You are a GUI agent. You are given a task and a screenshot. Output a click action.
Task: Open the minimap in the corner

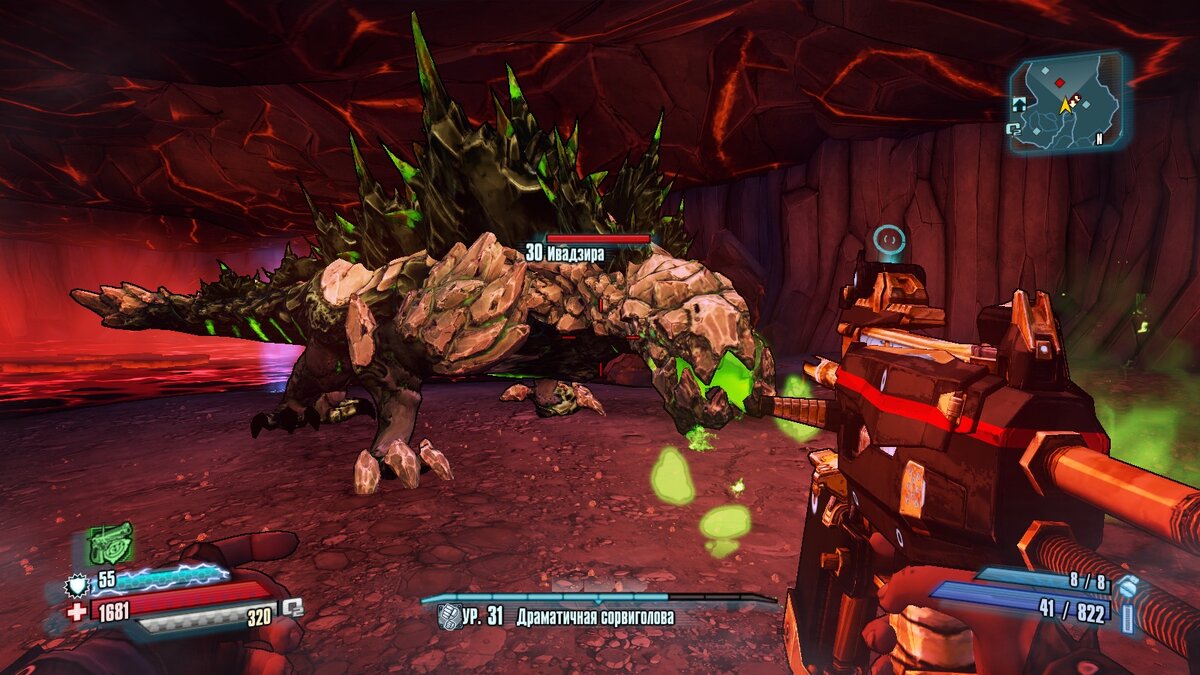pos(1065,103)
